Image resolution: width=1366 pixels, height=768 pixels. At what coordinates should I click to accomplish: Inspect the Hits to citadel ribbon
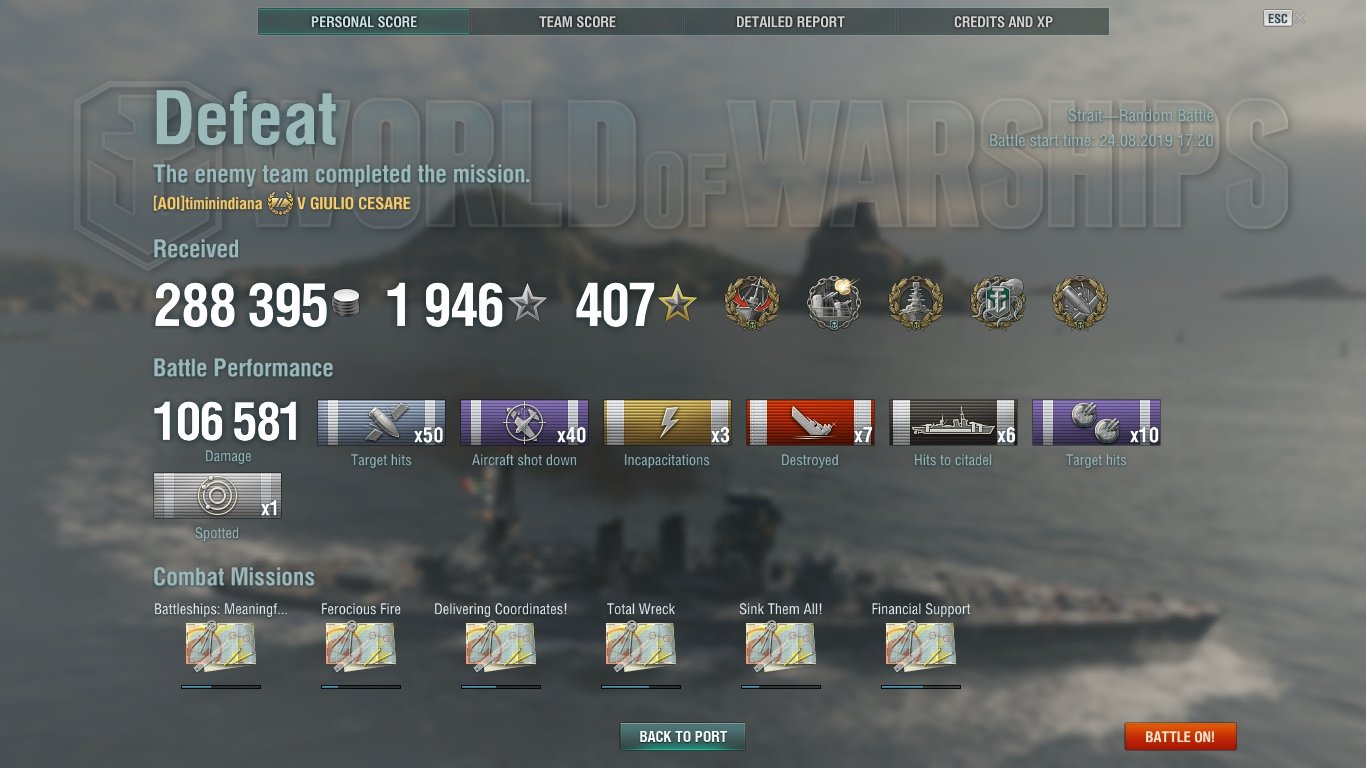tap(953, 423)
